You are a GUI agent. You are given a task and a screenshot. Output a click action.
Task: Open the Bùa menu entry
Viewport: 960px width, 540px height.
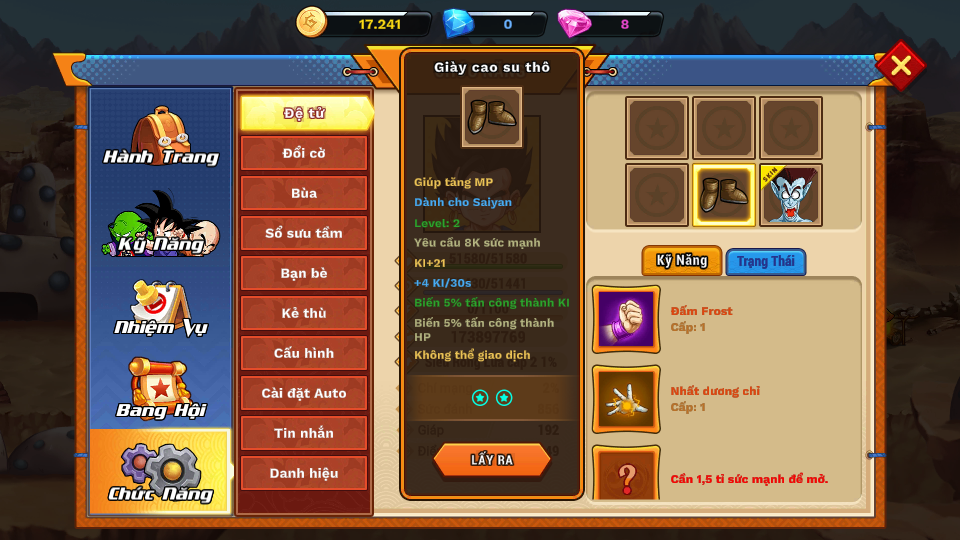[x=304, y=193]
